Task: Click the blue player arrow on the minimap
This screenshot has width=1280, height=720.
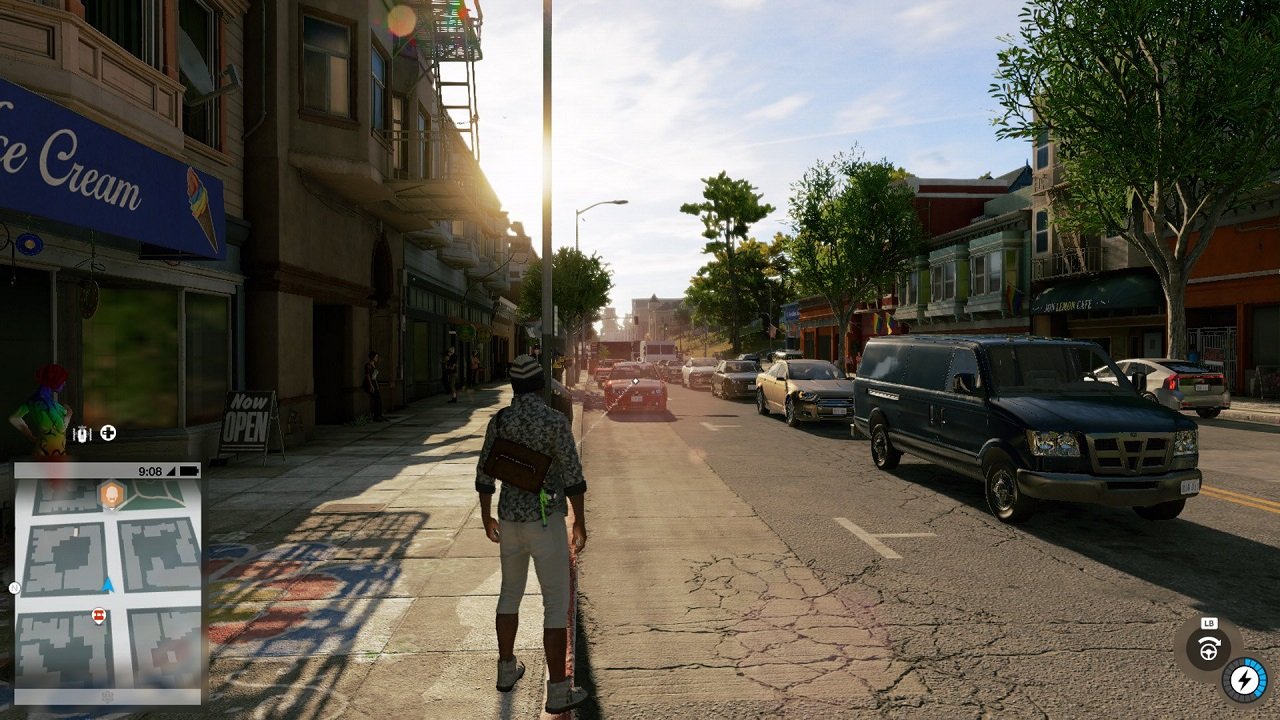Action: click(x=107, y=584)
